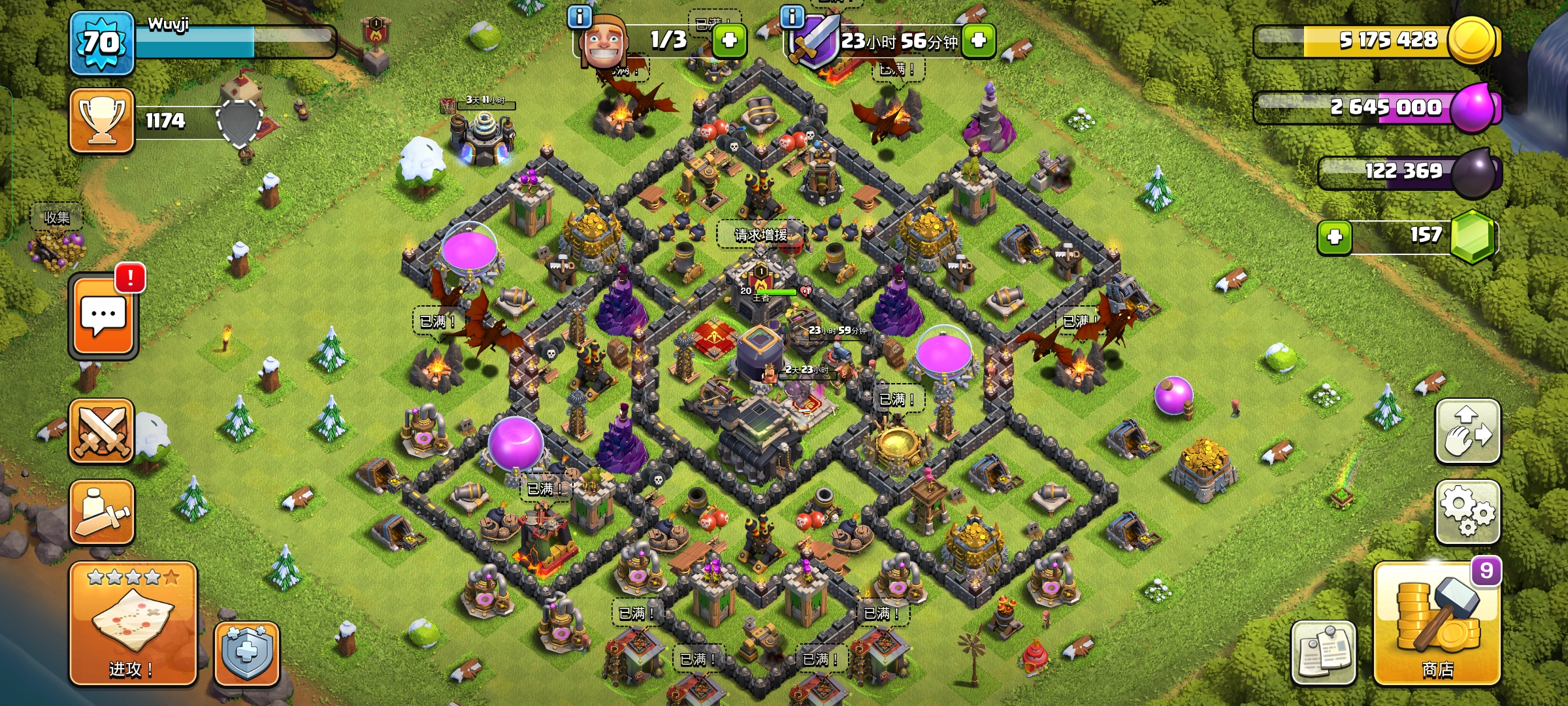Viewport: 1568px width, 706px height.
Task: Open the trophy league badge
Action: [102, 121]
